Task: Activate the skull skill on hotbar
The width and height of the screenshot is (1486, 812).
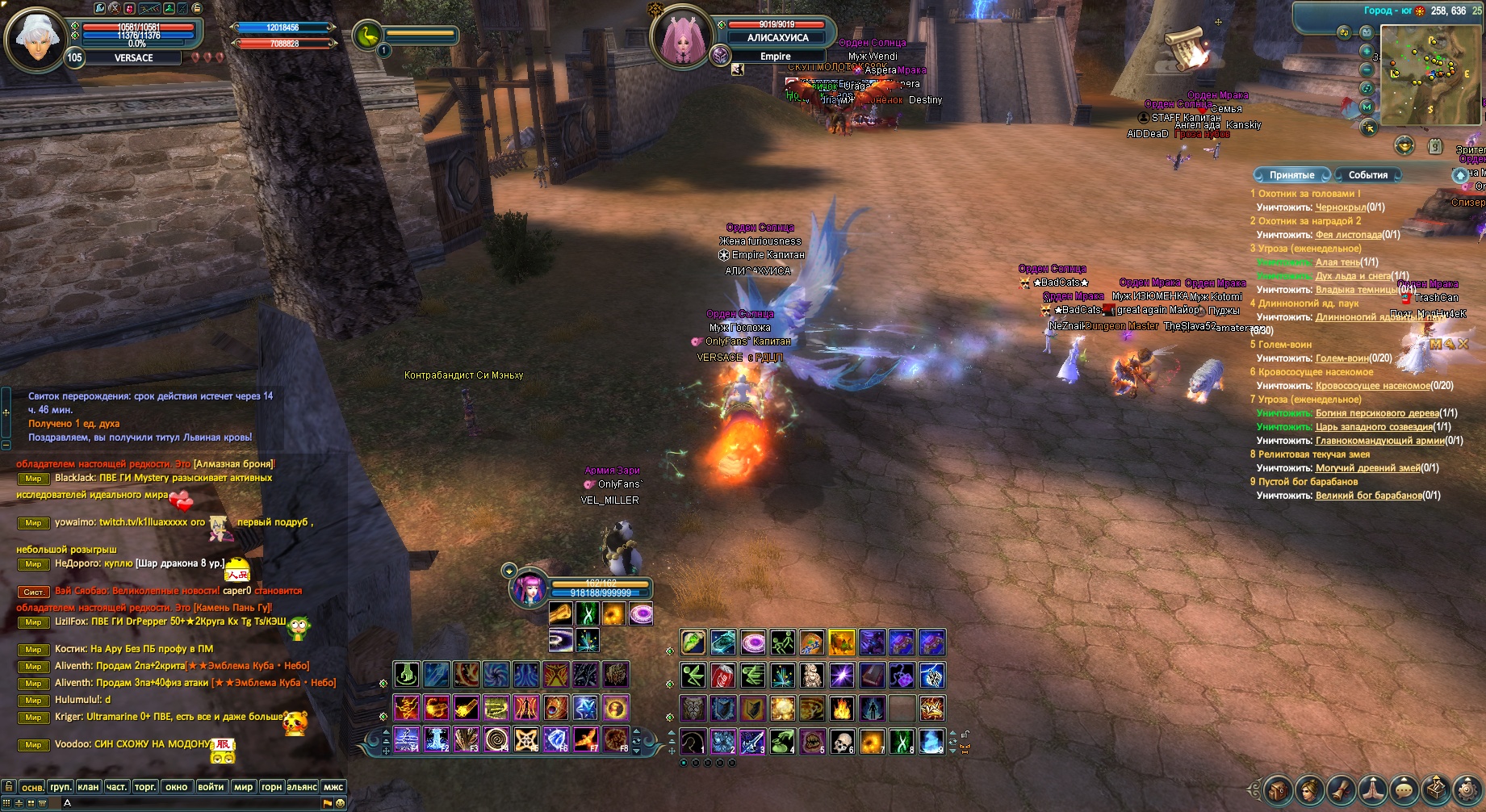Action: 842,741
